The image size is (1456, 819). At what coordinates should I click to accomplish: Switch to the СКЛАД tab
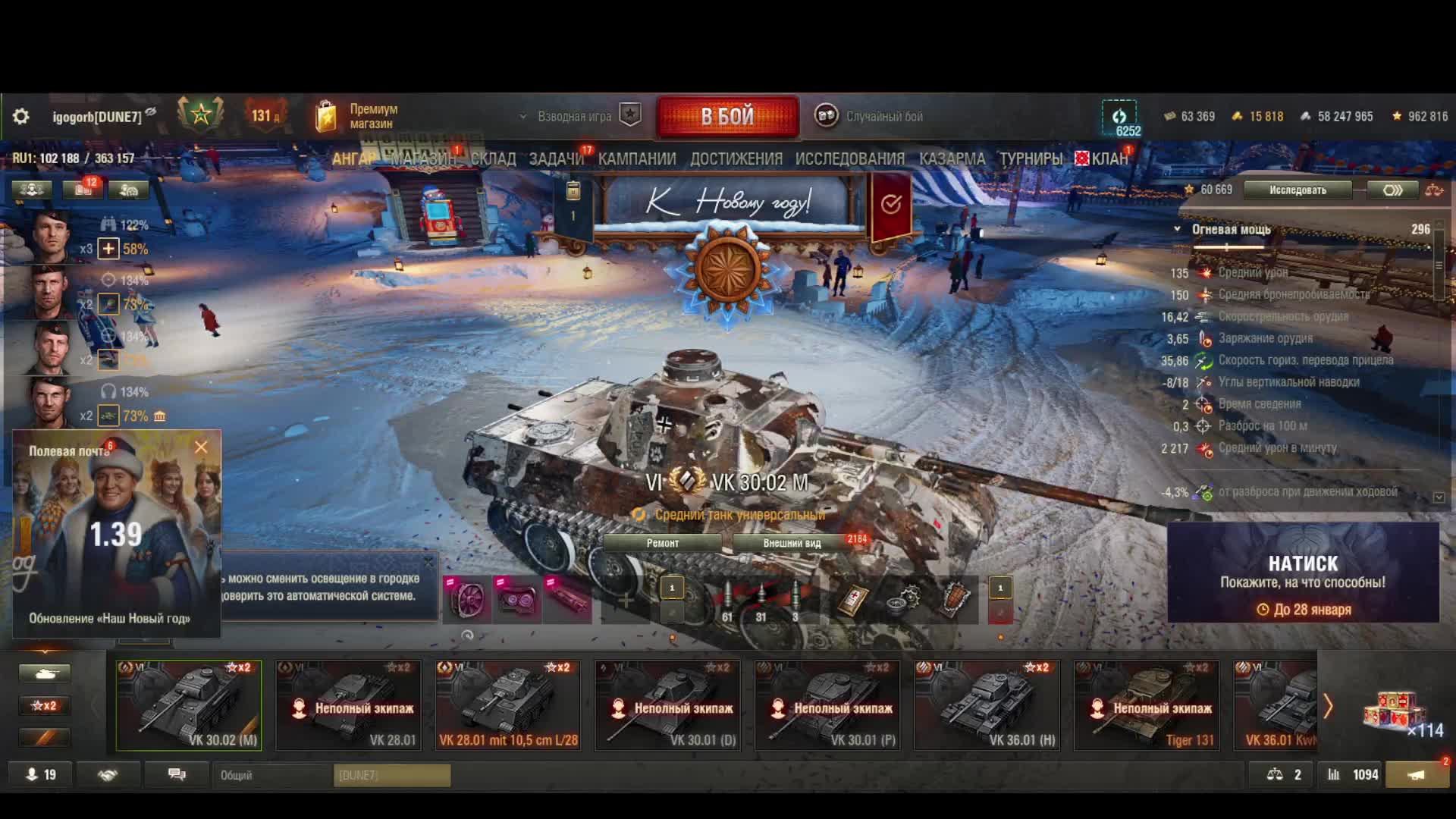point(493,158)
